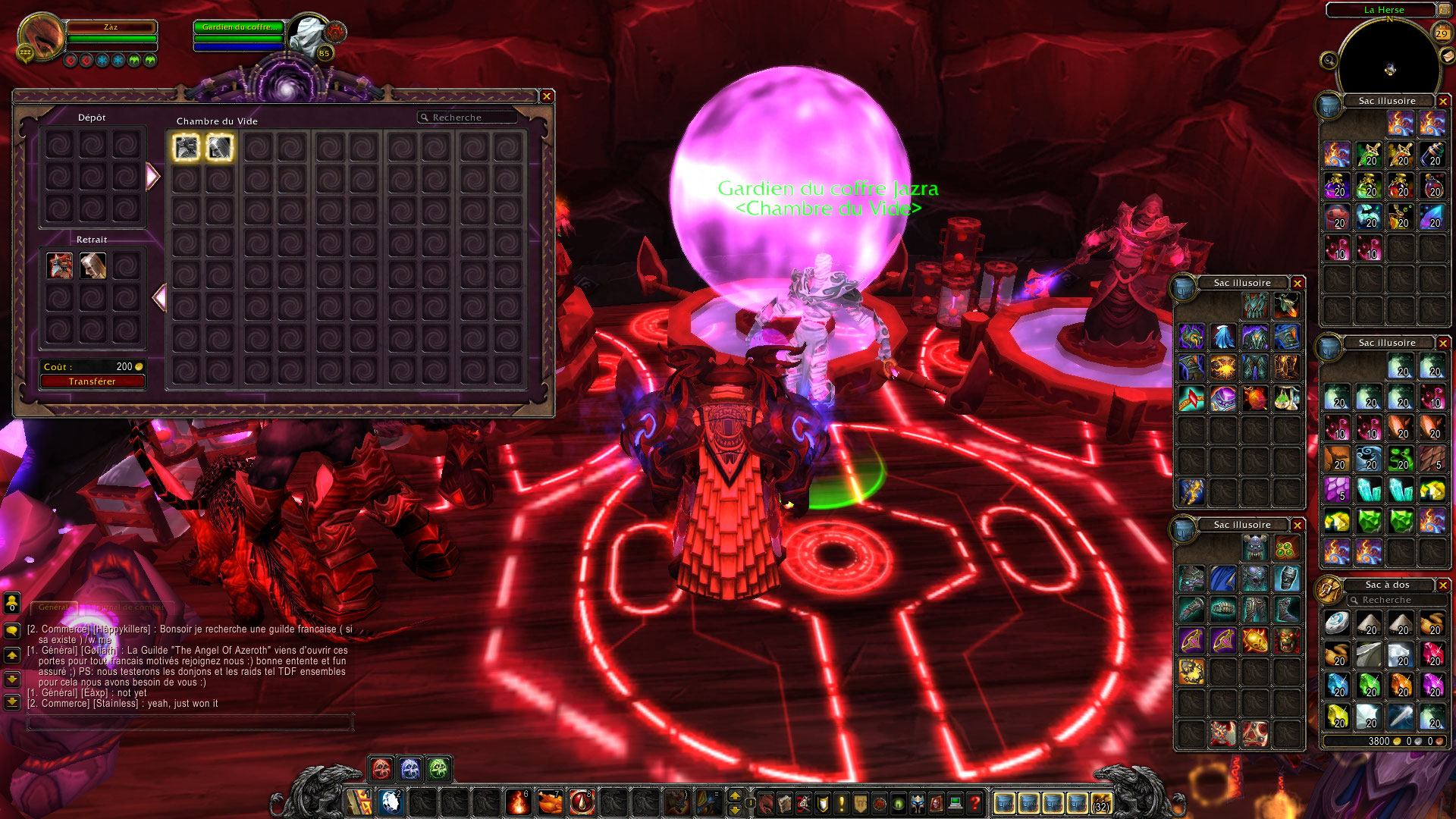
Task: Click the chat input box
Action: (190, 723)
